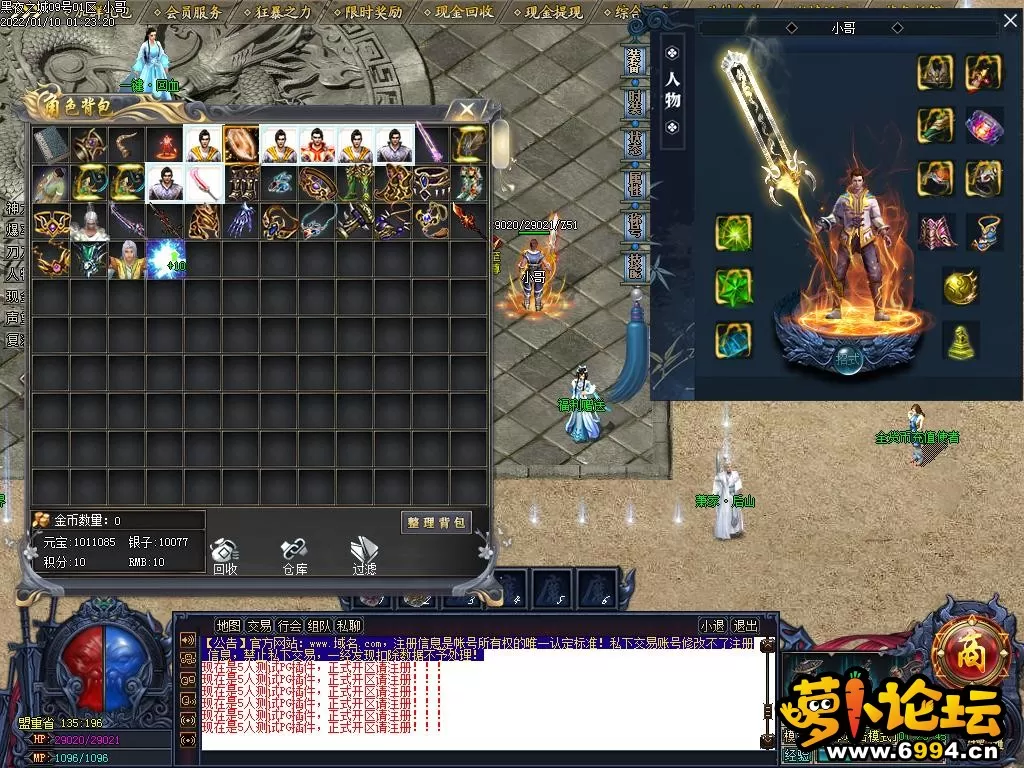Open the 狂暴之力 menu entry
The width and height of the screenshot is (1024, 768).
(283, 12)
